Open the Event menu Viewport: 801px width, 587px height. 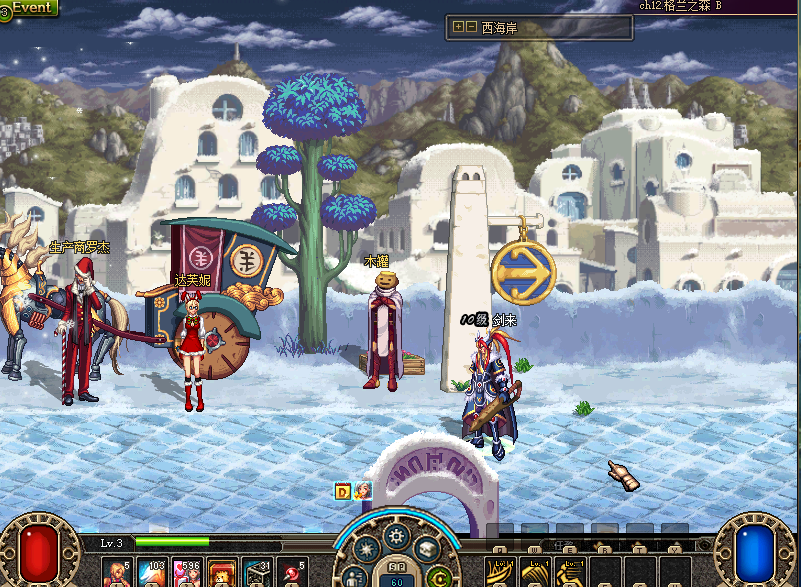point(30,7)
